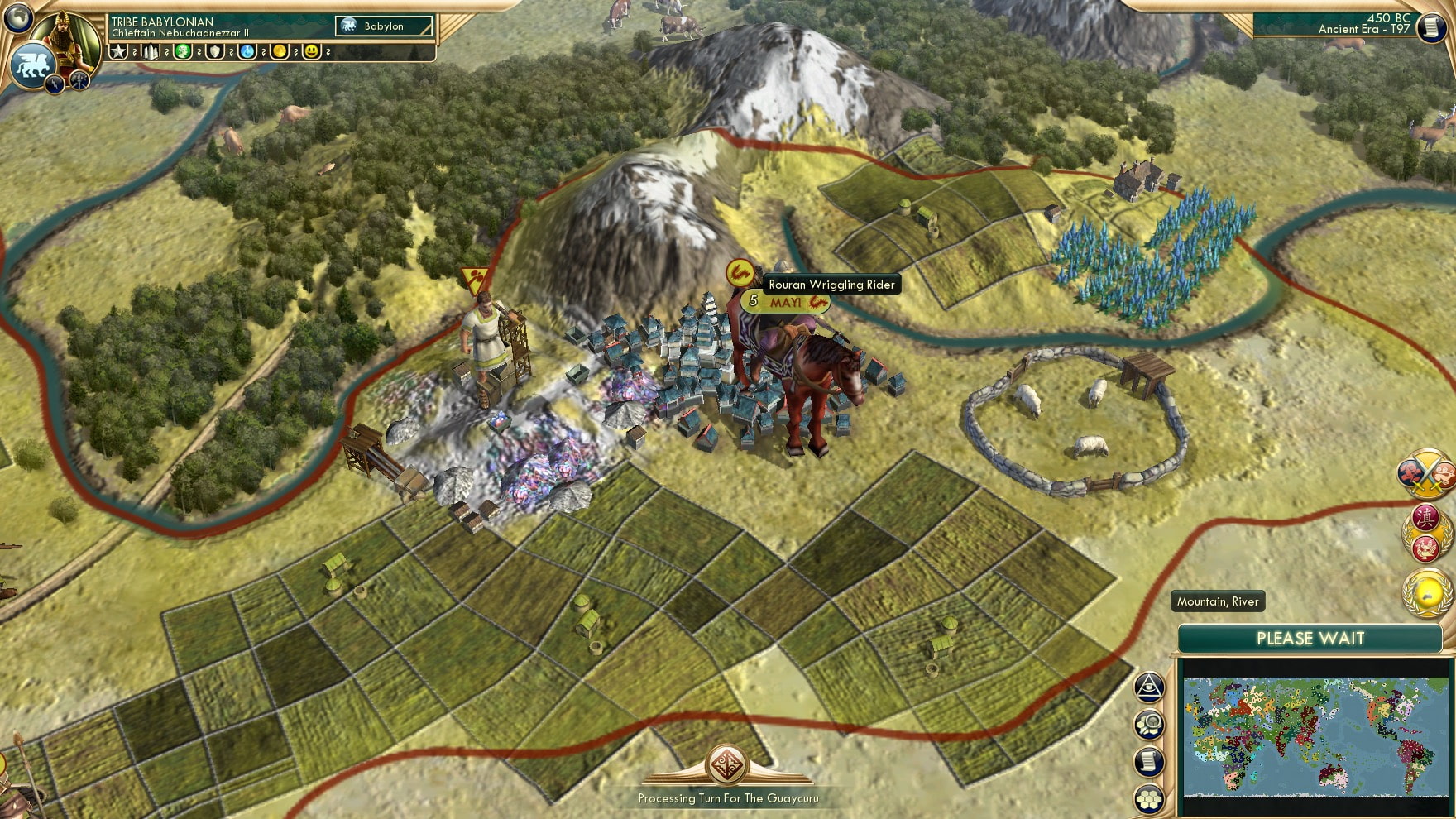The width and height of the screenshot is (1456, 819).
Task: Open the golden laurel victory progress icon
Action: click(x=1427, y=591)
